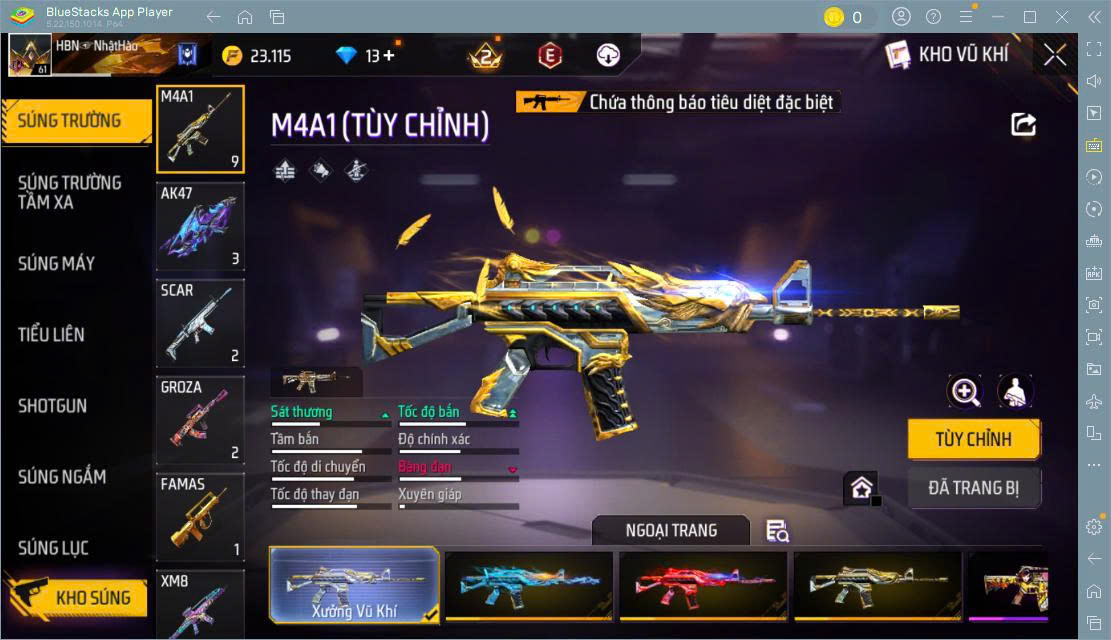1111x640 pixels.
Task: Select the GROZA weapon entry
Action: click(x=200, y=421)
